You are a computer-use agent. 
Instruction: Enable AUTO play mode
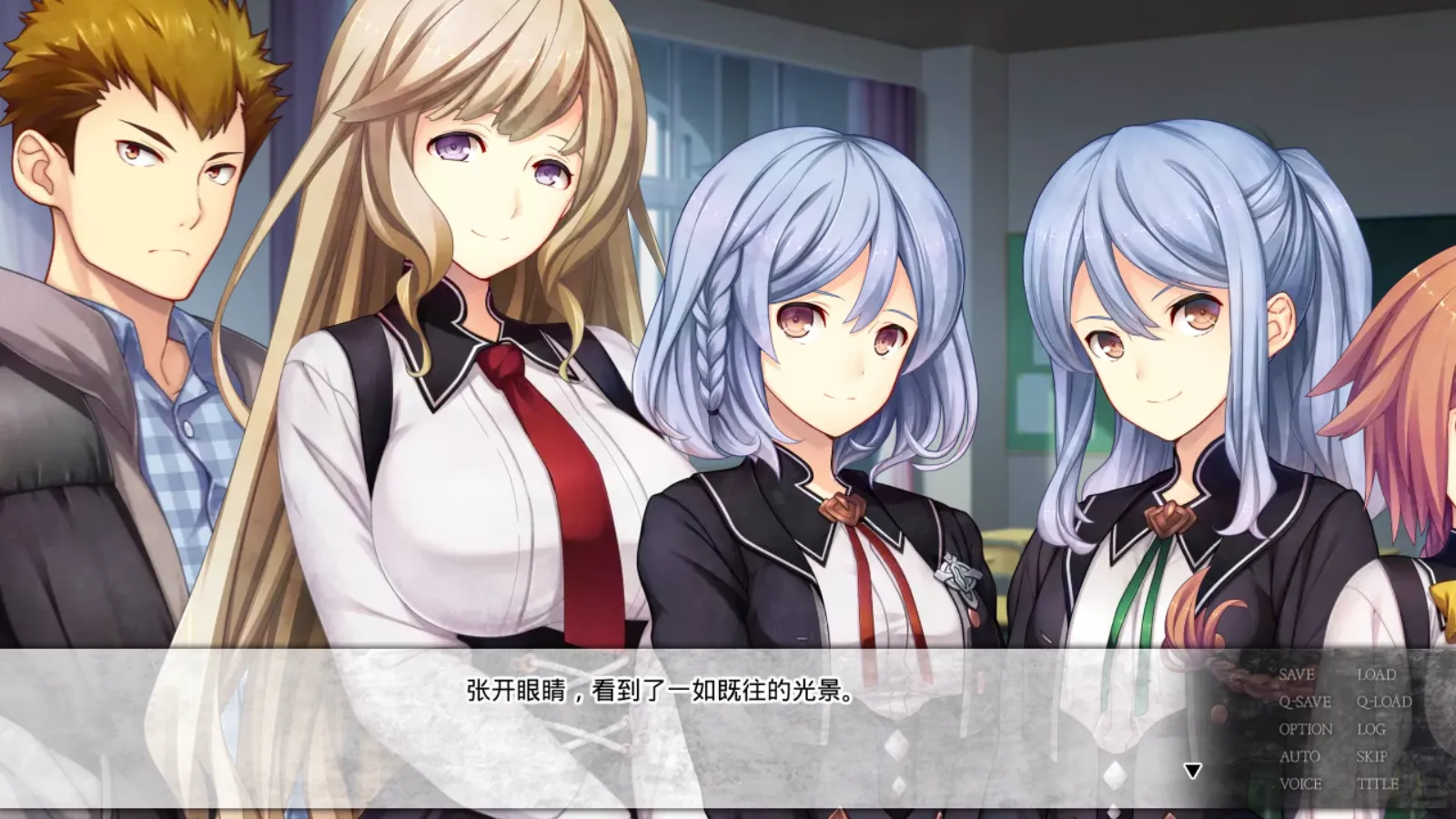coord(1299,755)
